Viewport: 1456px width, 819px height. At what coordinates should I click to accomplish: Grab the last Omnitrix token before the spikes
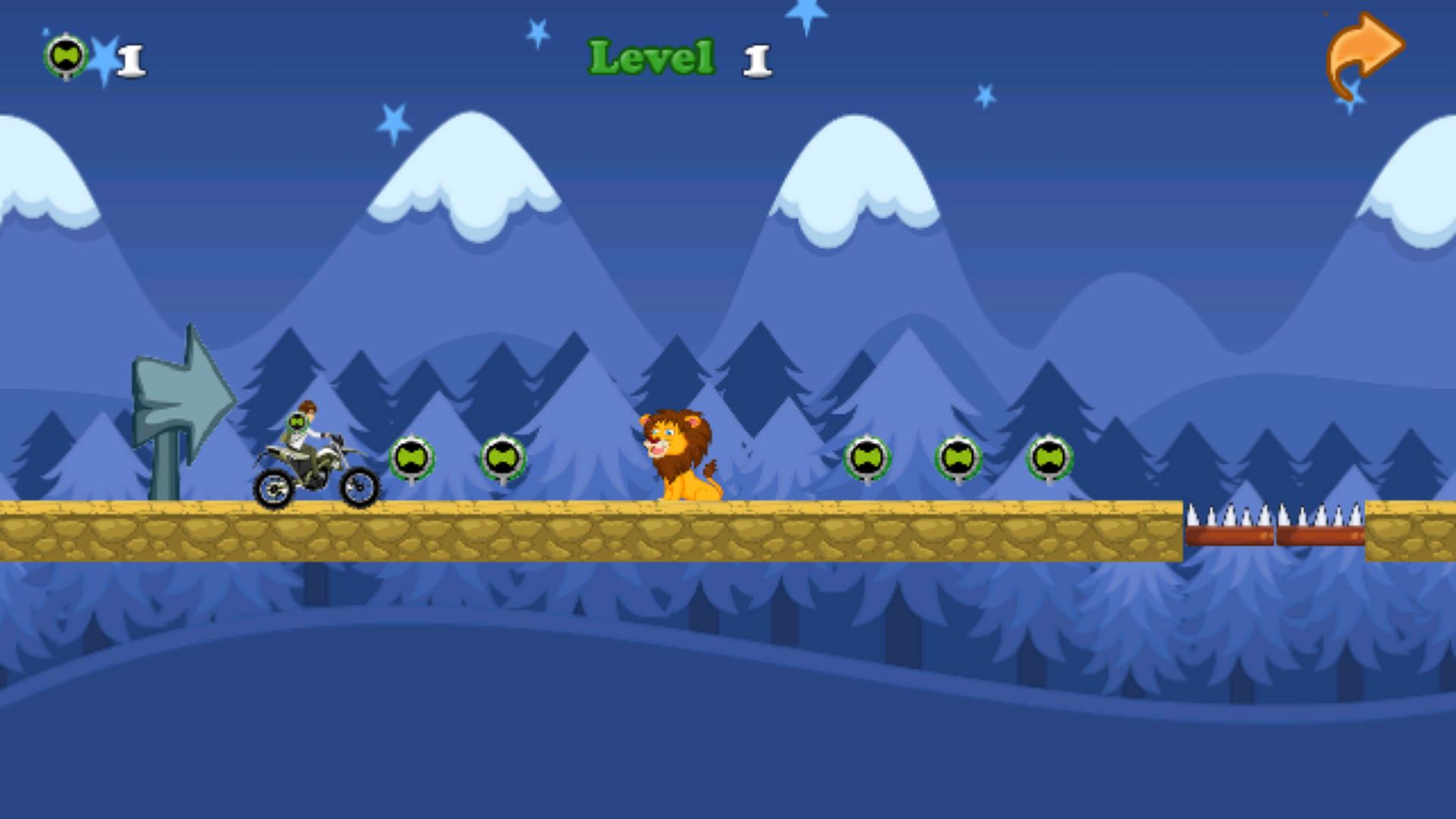click(1051, 457)
